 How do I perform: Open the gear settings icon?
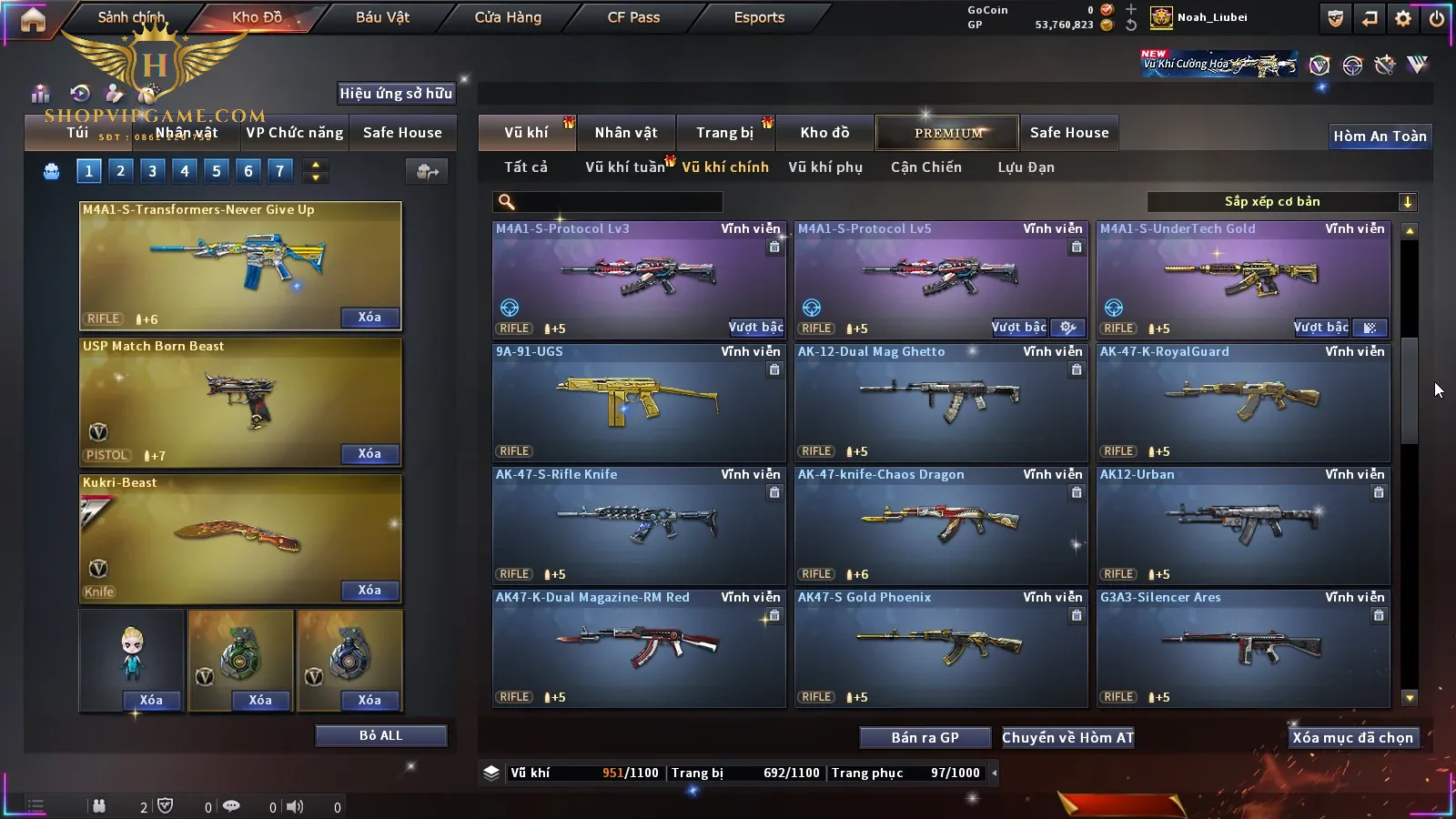click(x=1403, y=18)
